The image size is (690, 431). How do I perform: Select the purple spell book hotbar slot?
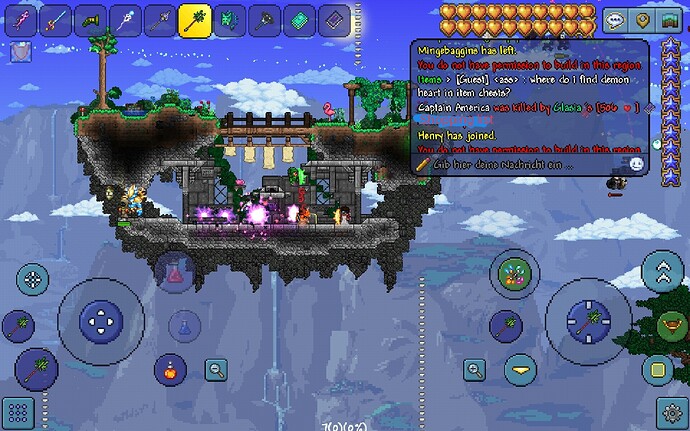pos(332,19)
